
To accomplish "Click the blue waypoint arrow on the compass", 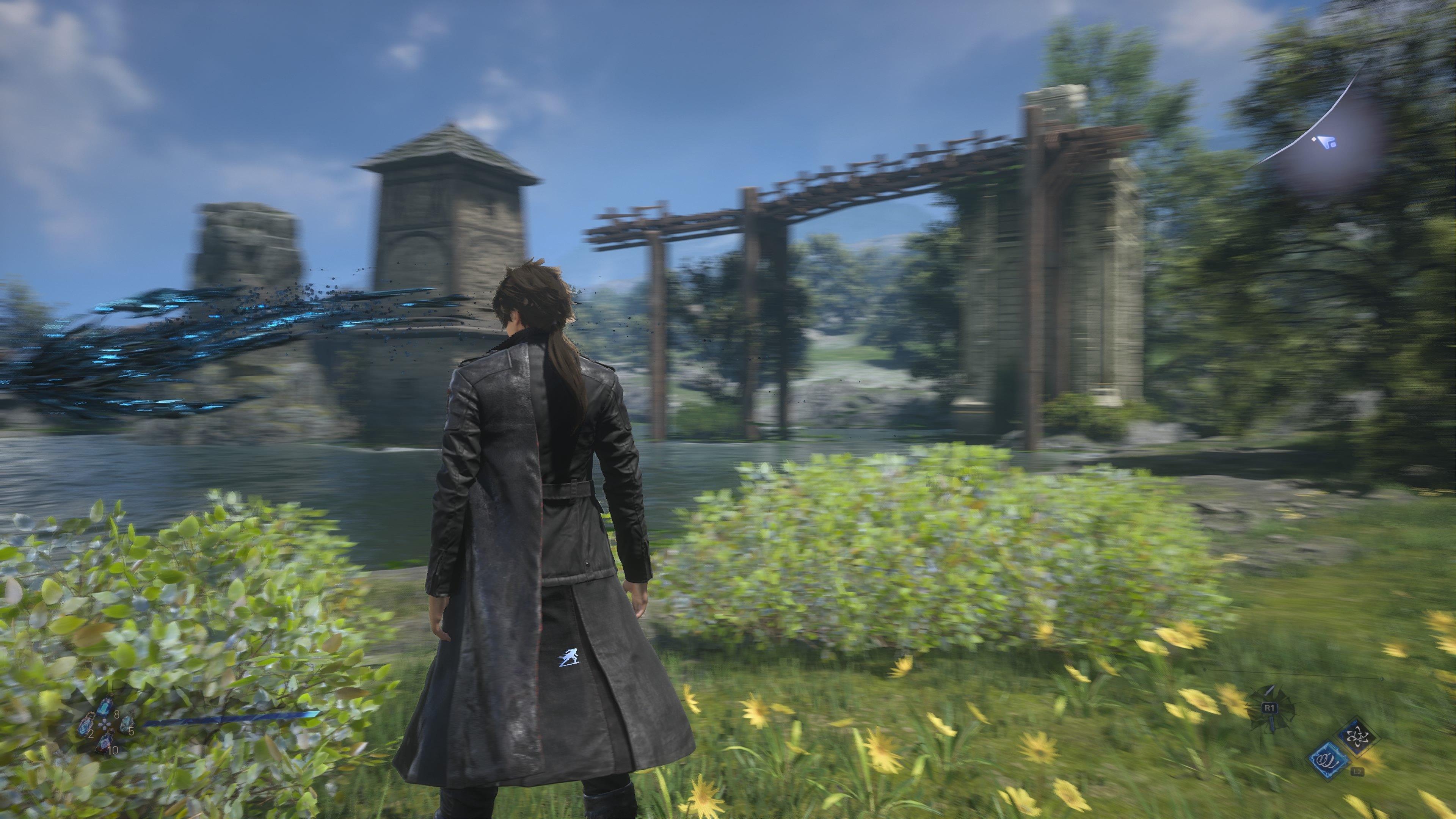I will click(x=1327, y=143).
